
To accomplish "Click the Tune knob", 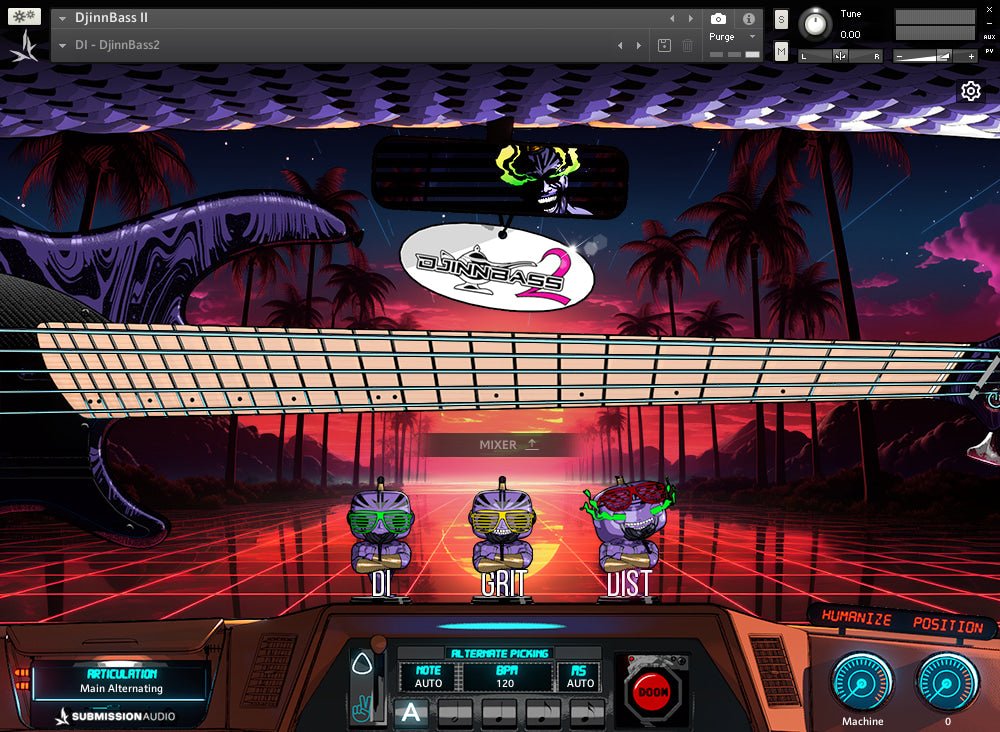I will click(x=817, y=23).
